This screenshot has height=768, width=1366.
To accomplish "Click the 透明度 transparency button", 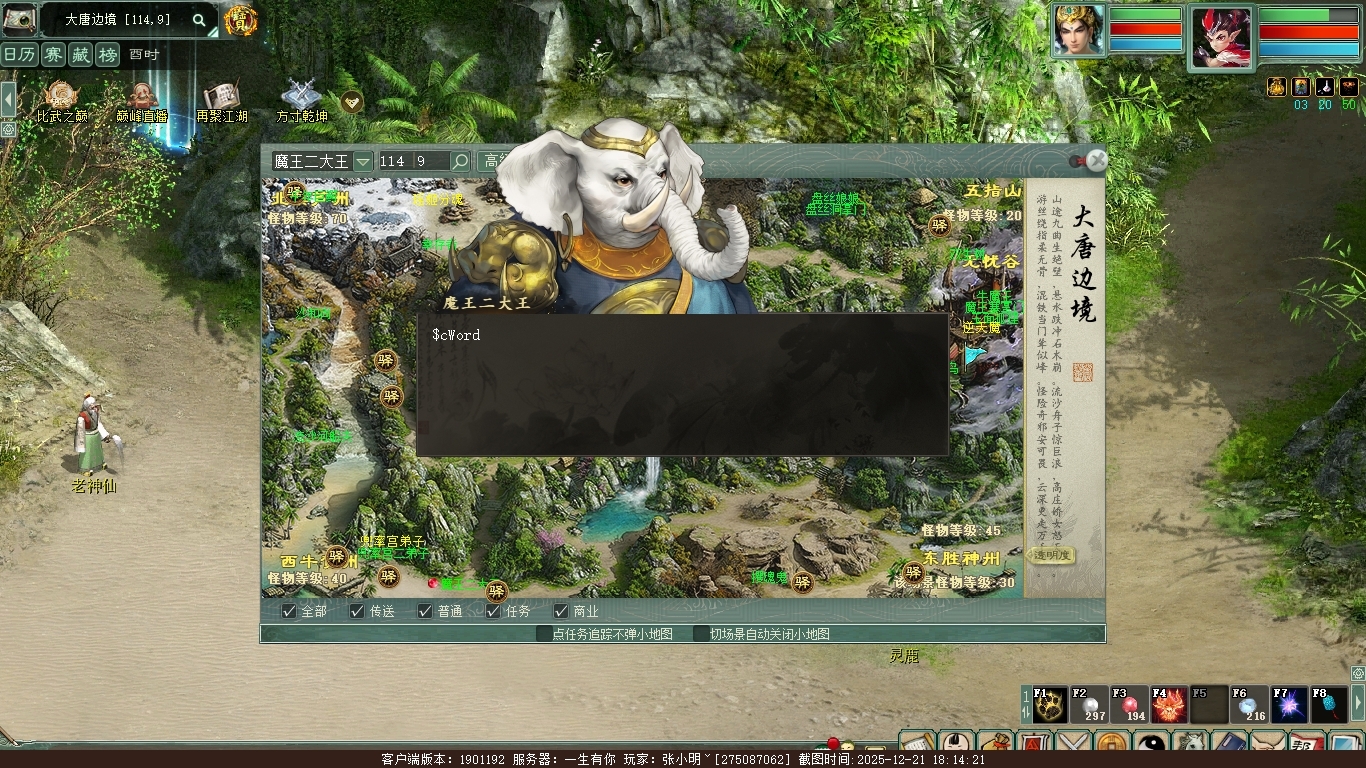I will click(x=1052, y=555).
